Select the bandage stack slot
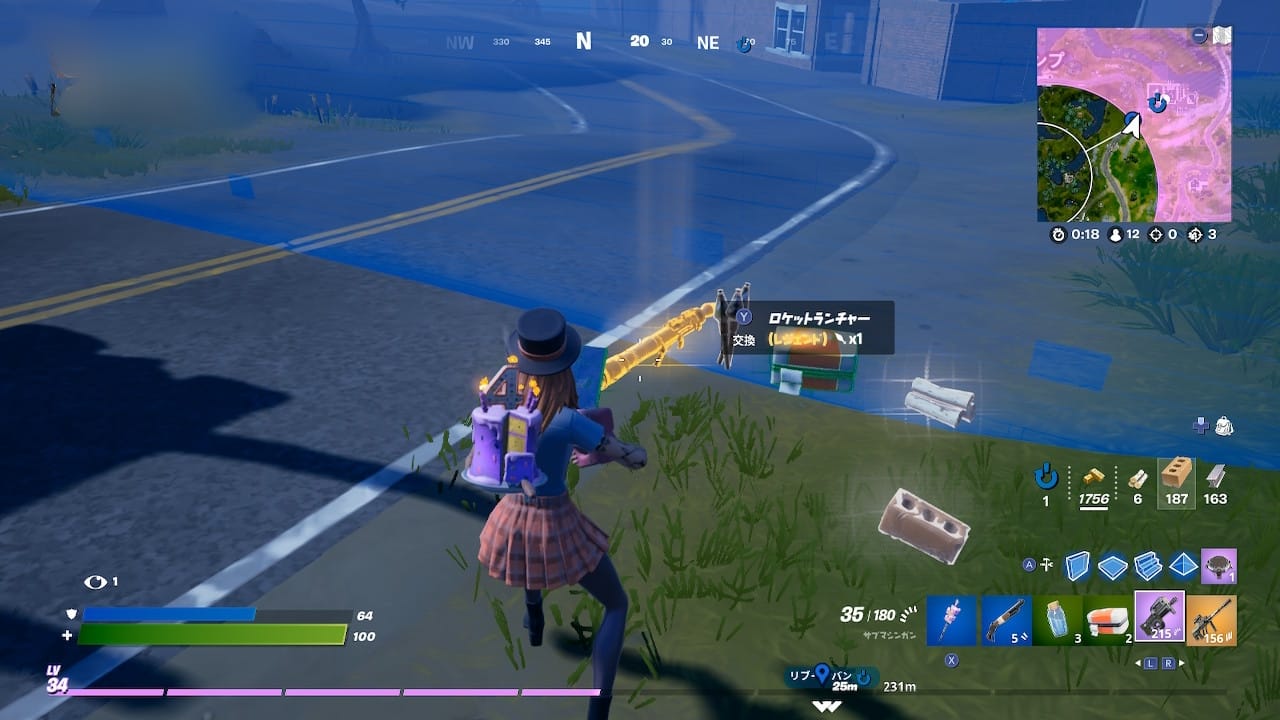This screenshot has height=720, width=1280. pyautogui.click(x=1108, y=620)
